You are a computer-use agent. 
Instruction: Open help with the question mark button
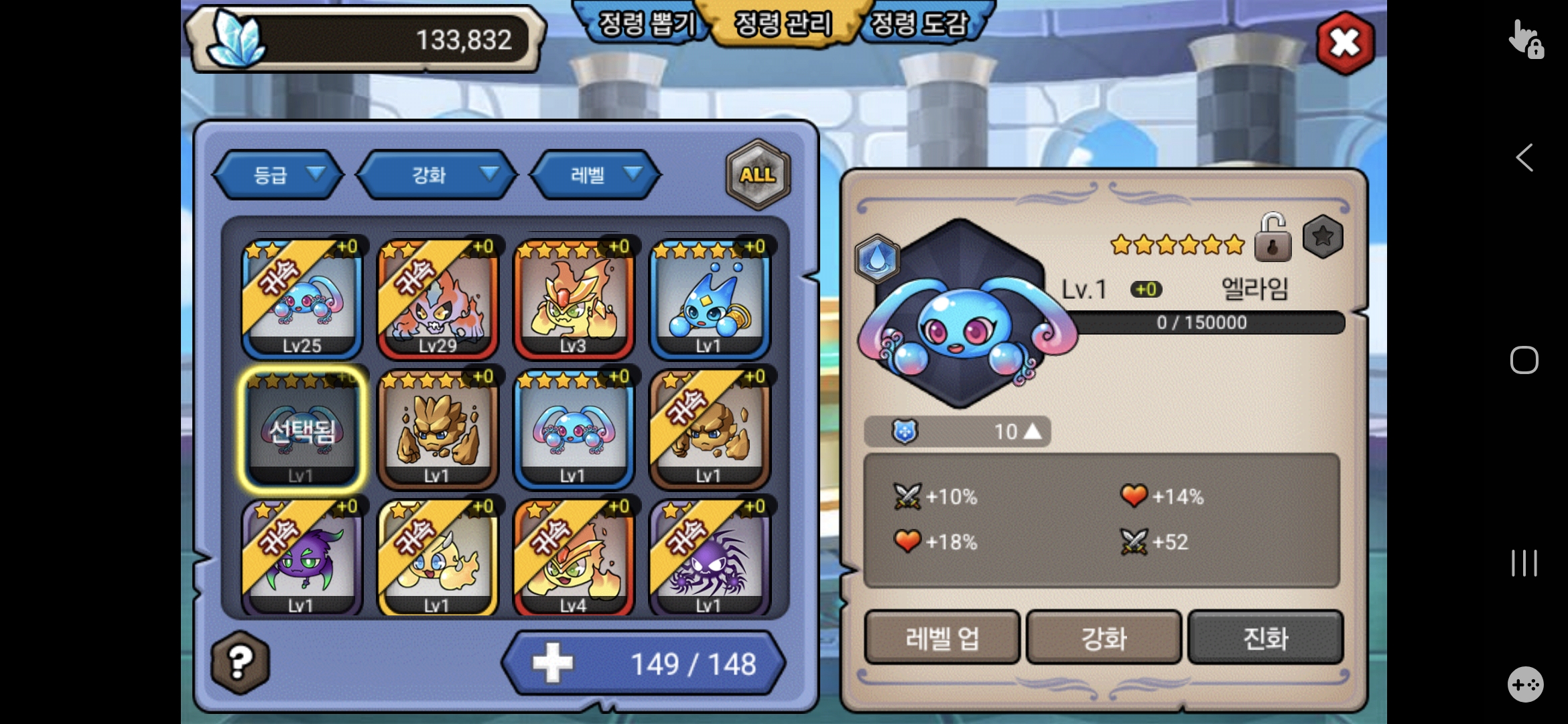(240, 662)
